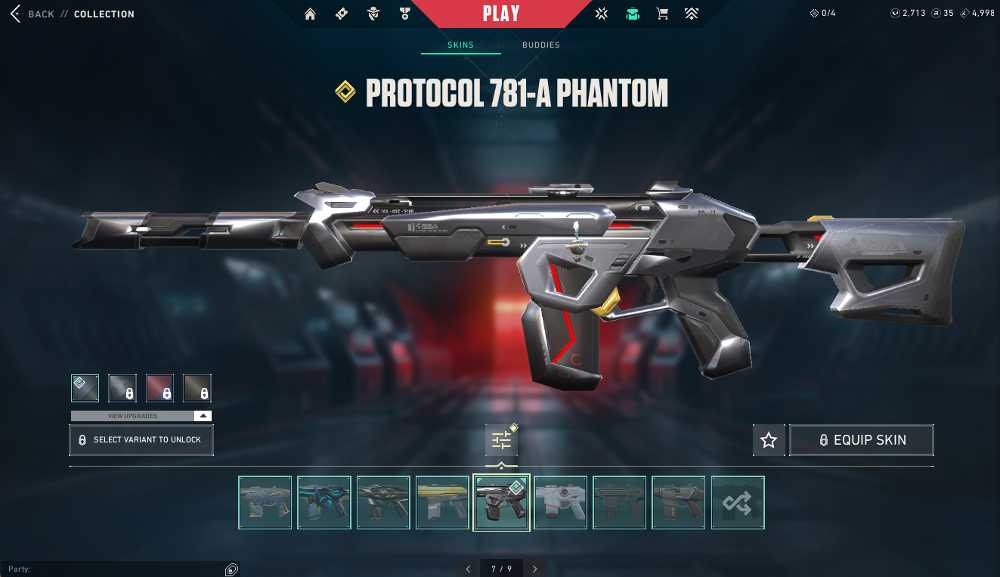
Task: Open the green-highlighted collection icon in top bar
Action: pyautogui.click(x=632, y=14)
